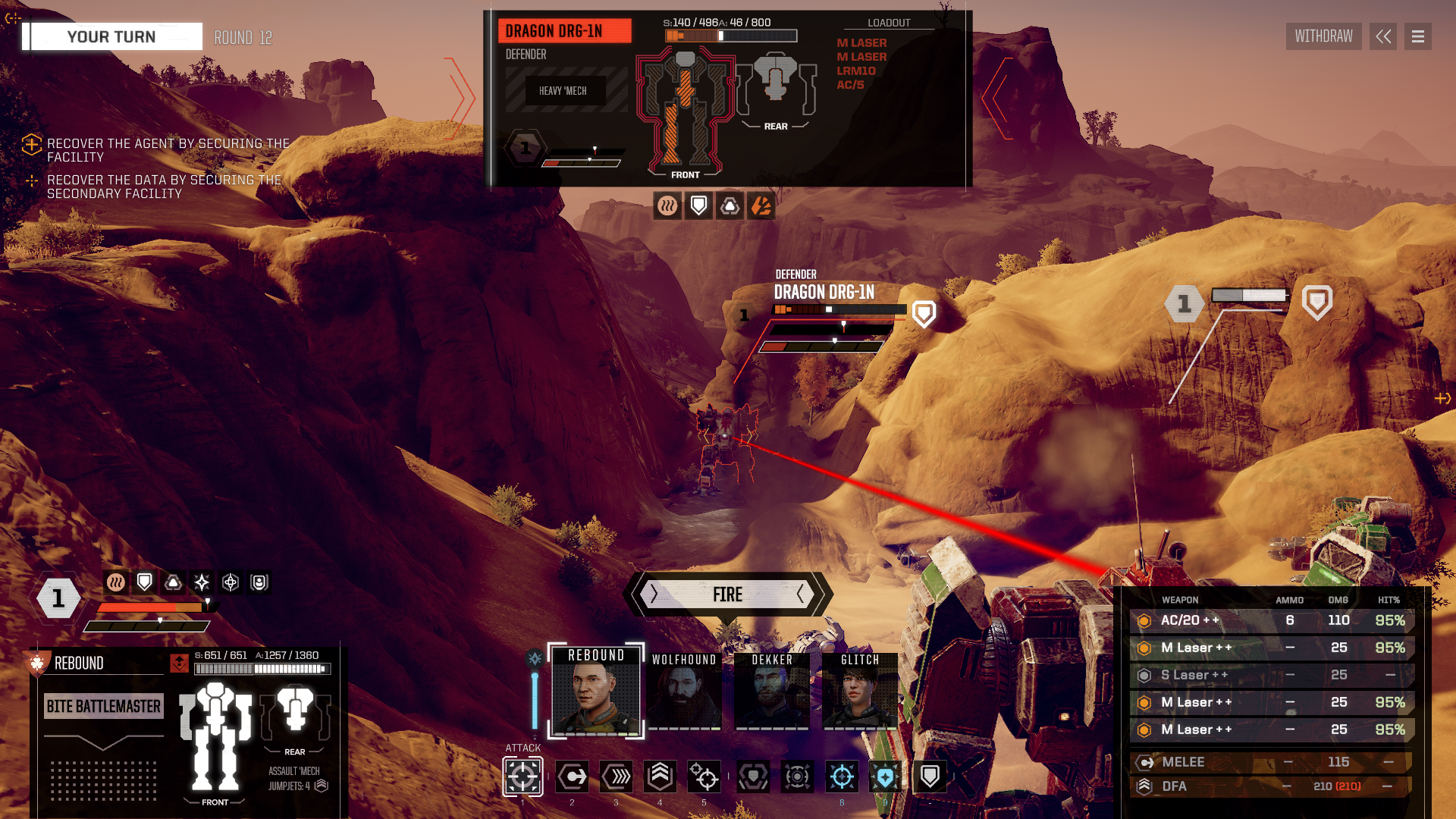The image size is (1456, 819).
Task: Collapse the unit panel with the double-chevron control
Action: coord(1382,36)
